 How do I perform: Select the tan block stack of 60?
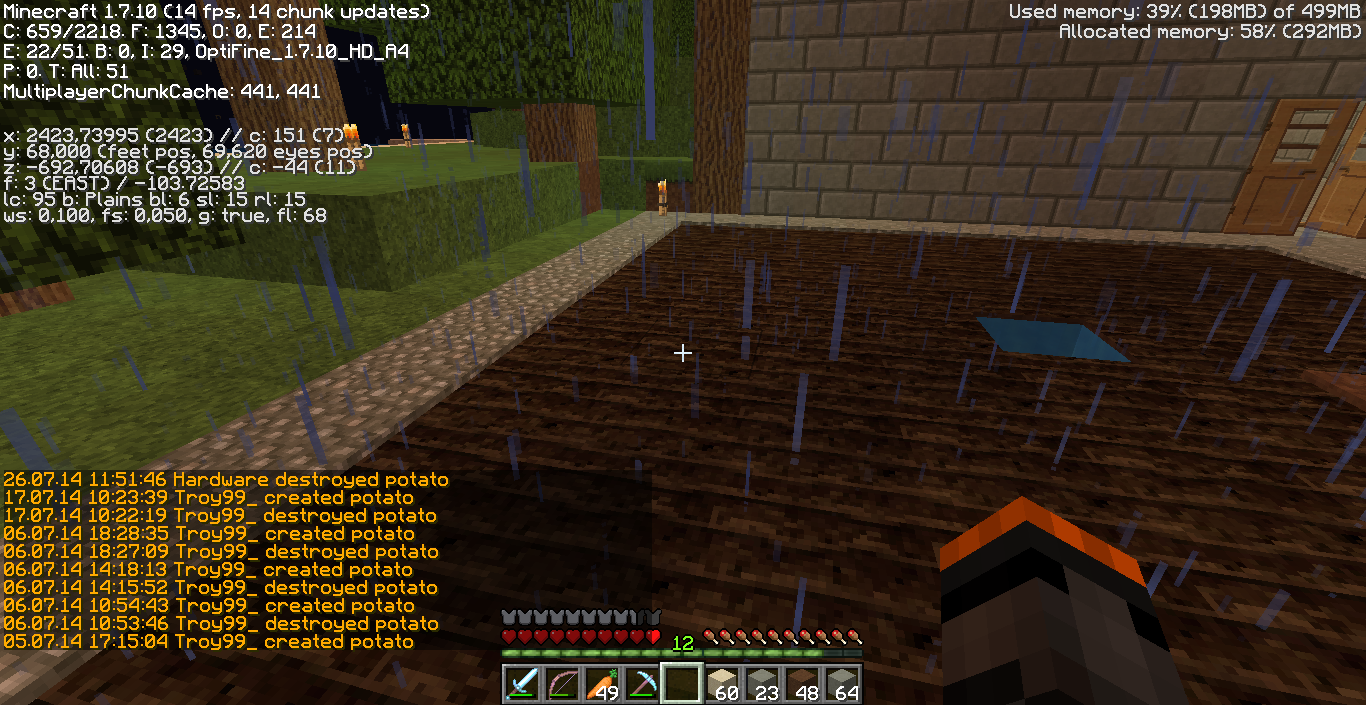tap(722, 684)
